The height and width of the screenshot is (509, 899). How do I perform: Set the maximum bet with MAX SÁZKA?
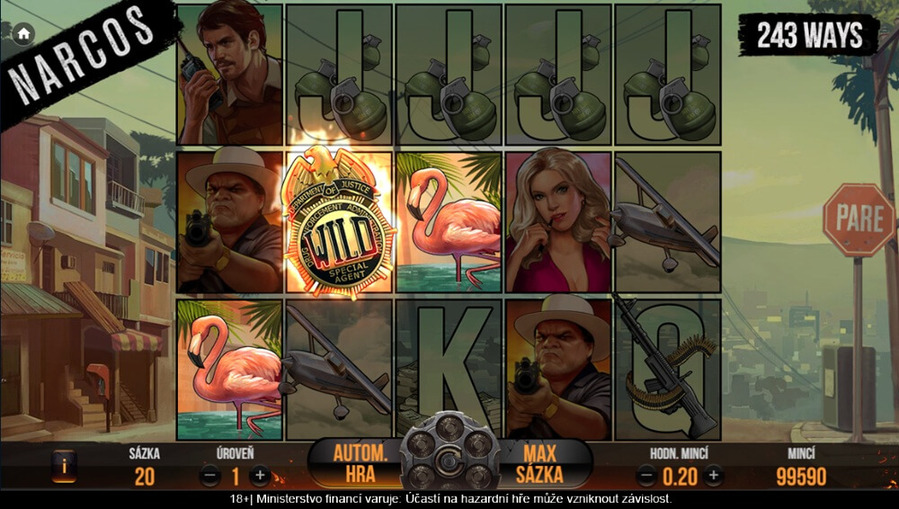pos(539,463)
